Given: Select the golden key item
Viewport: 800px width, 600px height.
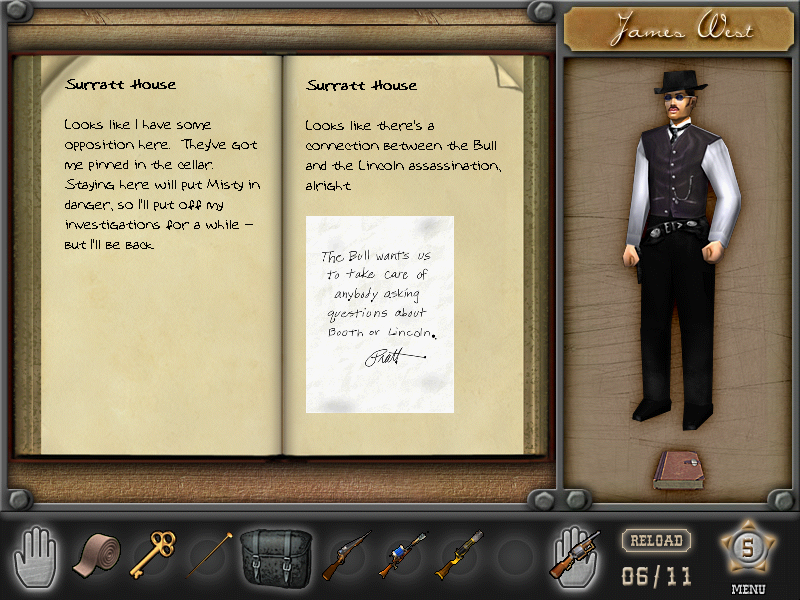Looking at the screenshot, I should pos(152,555).
